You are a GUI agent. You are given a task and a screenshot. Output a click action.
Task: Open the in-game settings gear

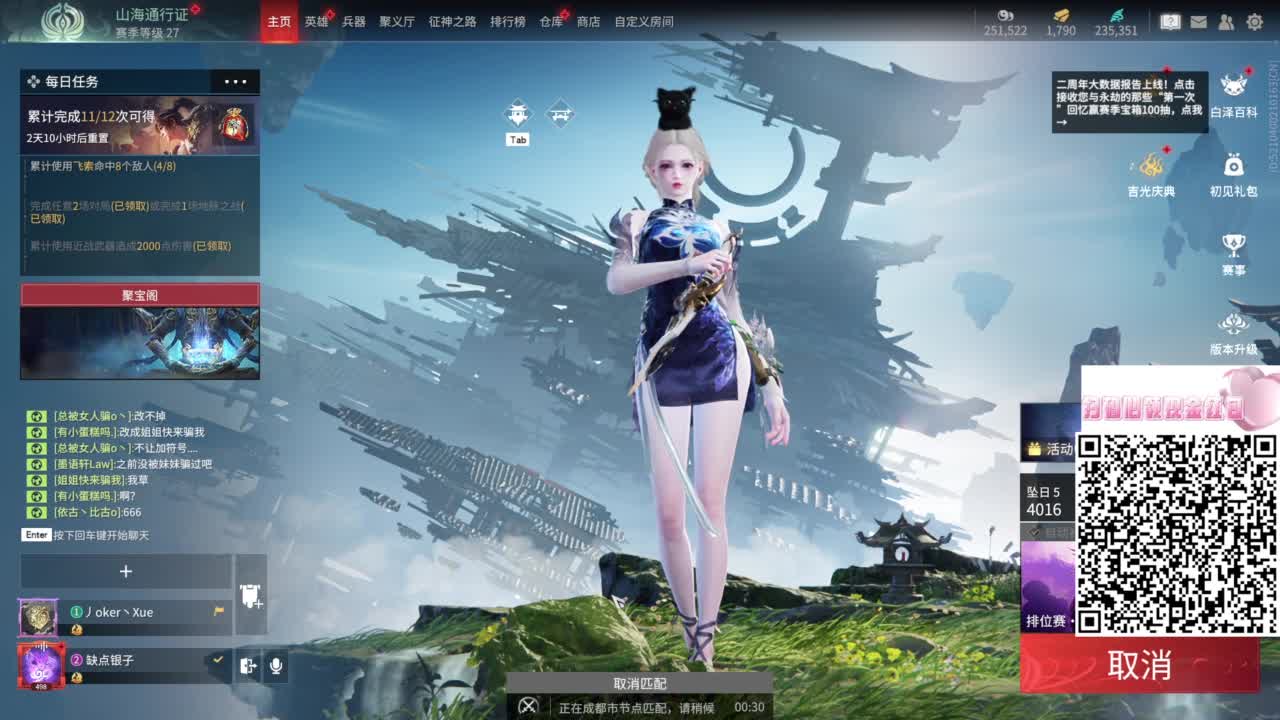coord(1254,20)
